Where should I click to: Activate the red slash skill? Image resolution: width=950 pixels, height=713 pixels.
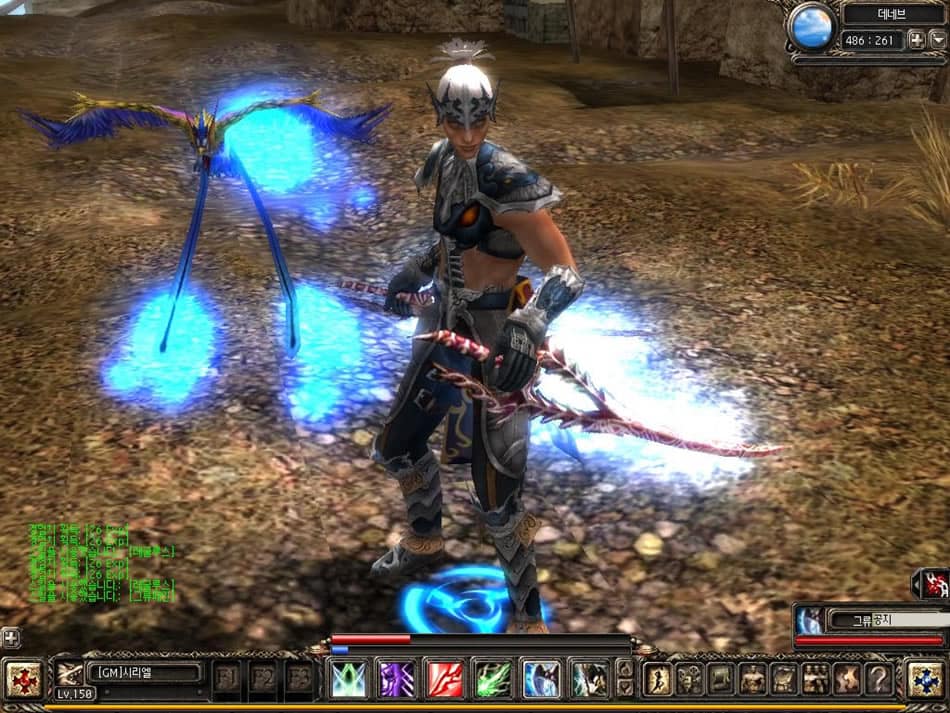click(x=445, y=678)
